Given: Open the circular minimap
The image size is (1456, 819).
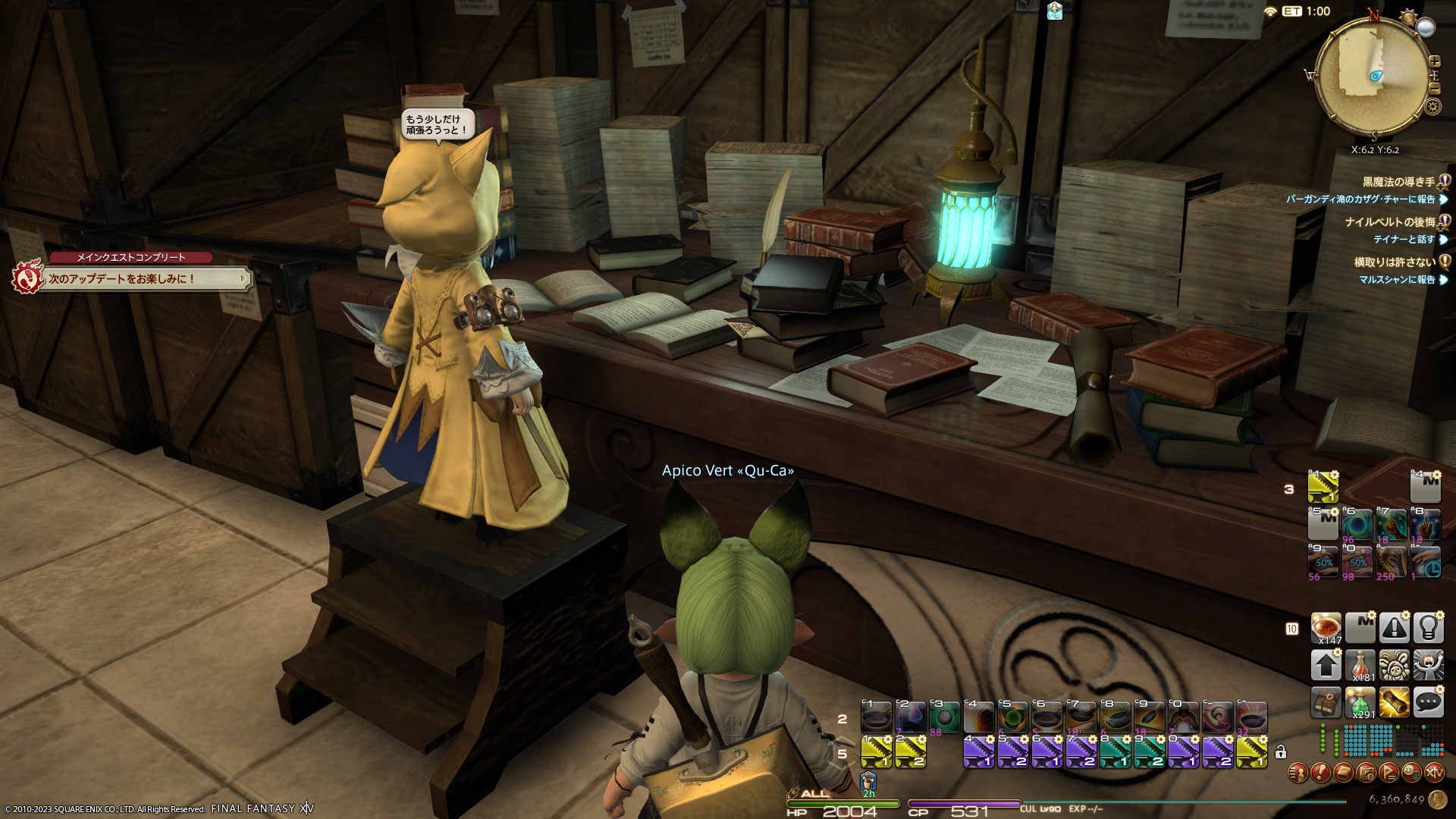Looking at the screenshot, I should pos(1371,74).
